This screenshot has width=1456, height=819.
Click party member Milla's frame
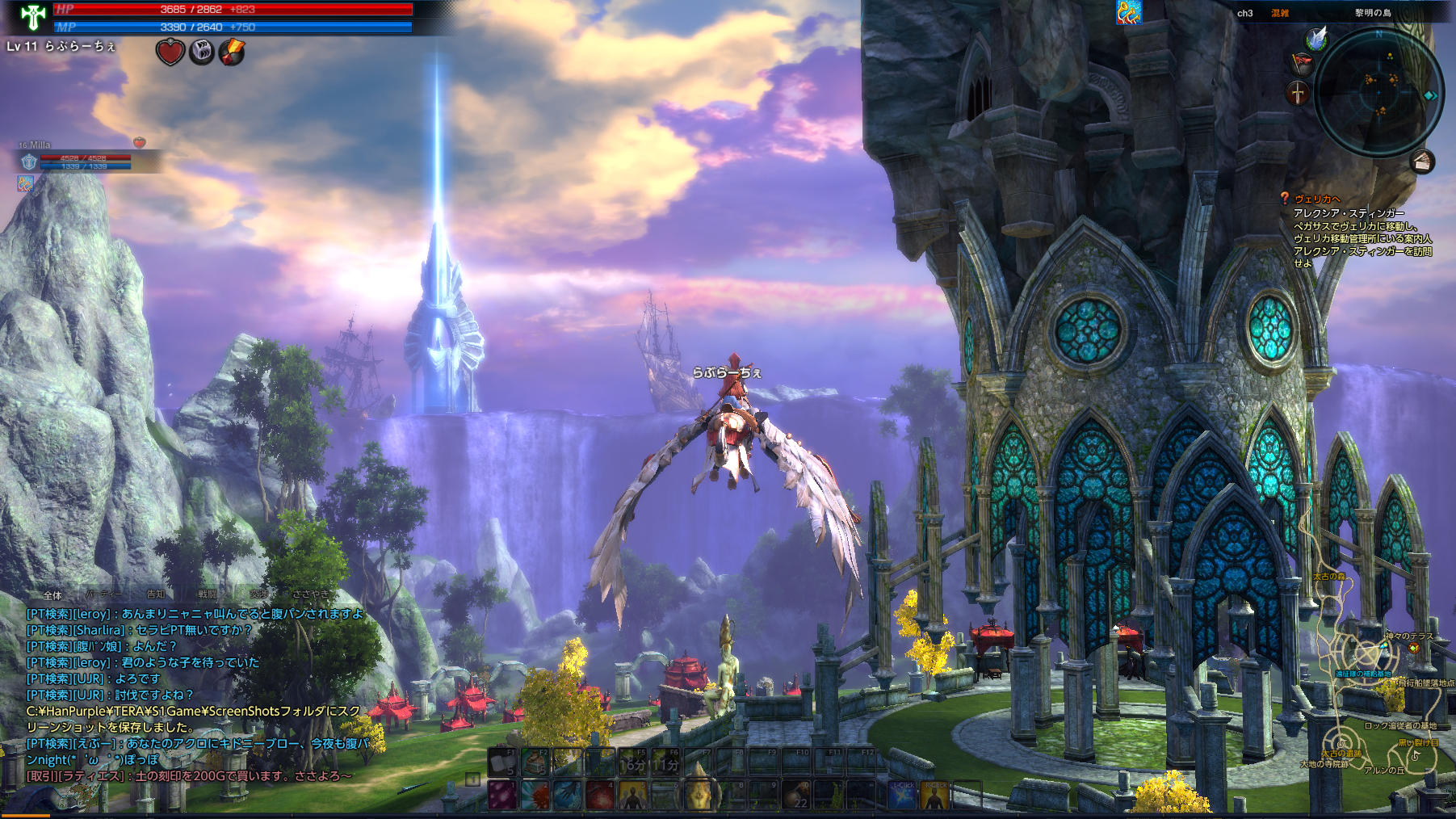81,157
